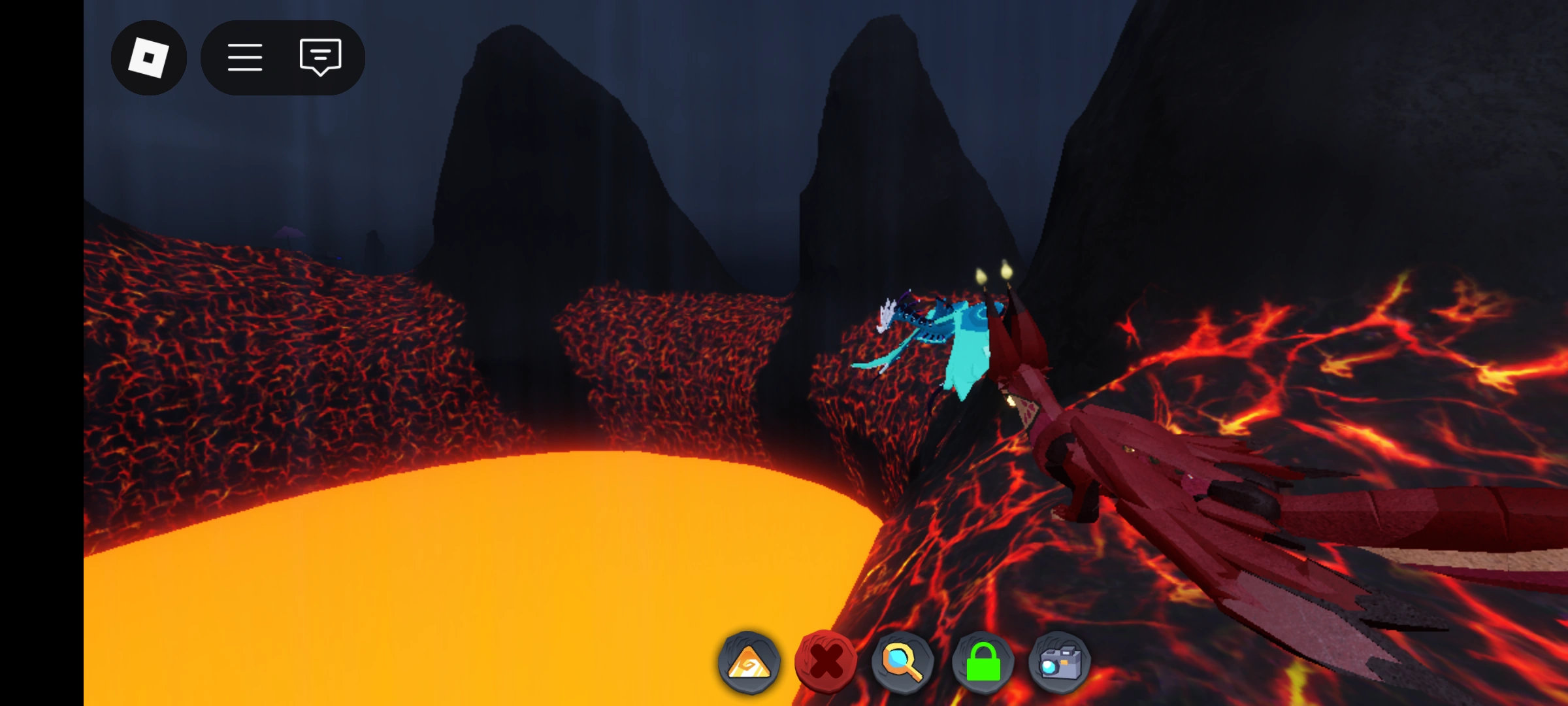Viewport: 1568px width, 706px height.
Task: Cancel the current action with X
Action: [825, 663]
